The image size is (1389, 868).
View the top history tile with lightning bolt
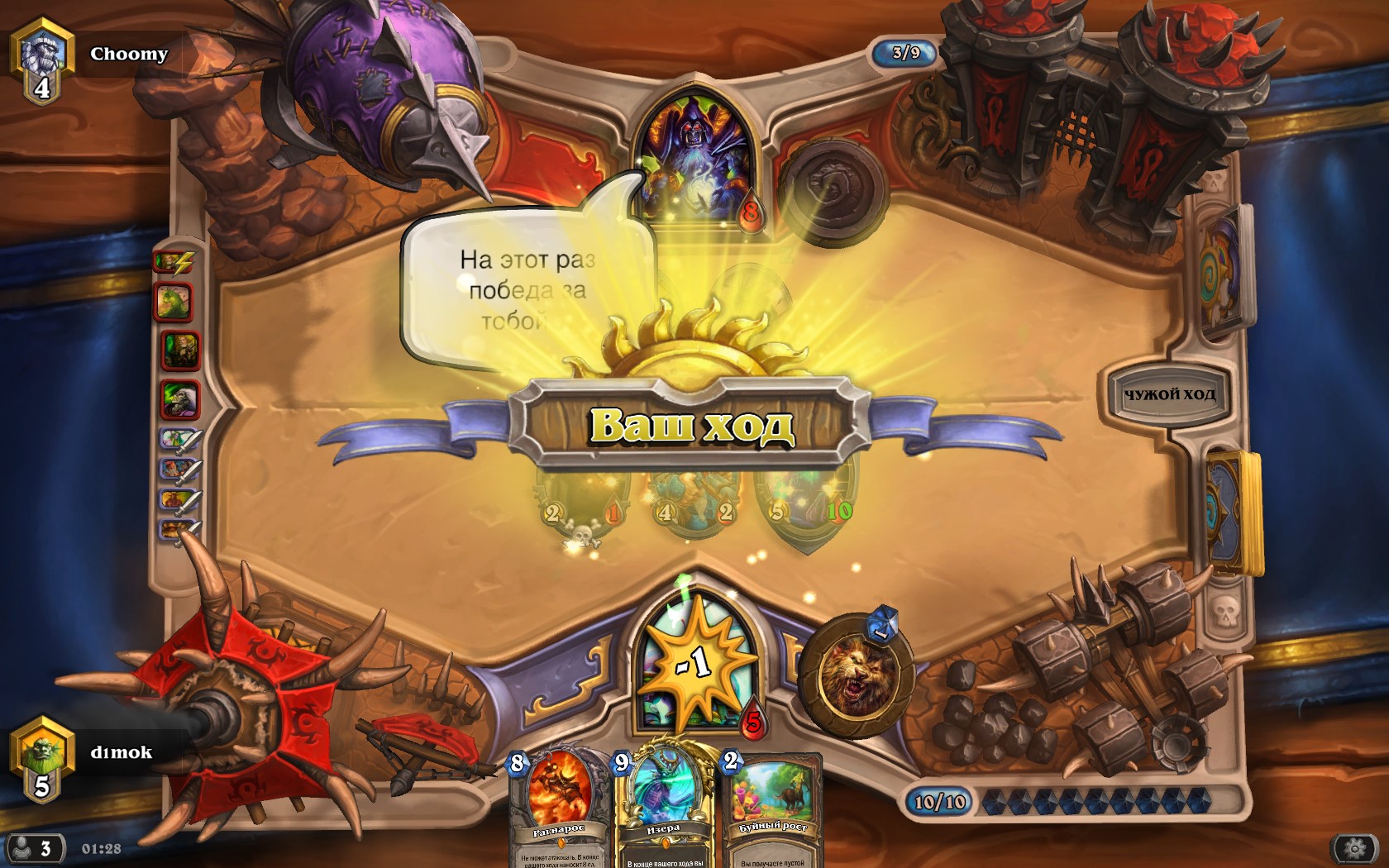[x=175, y=263]
